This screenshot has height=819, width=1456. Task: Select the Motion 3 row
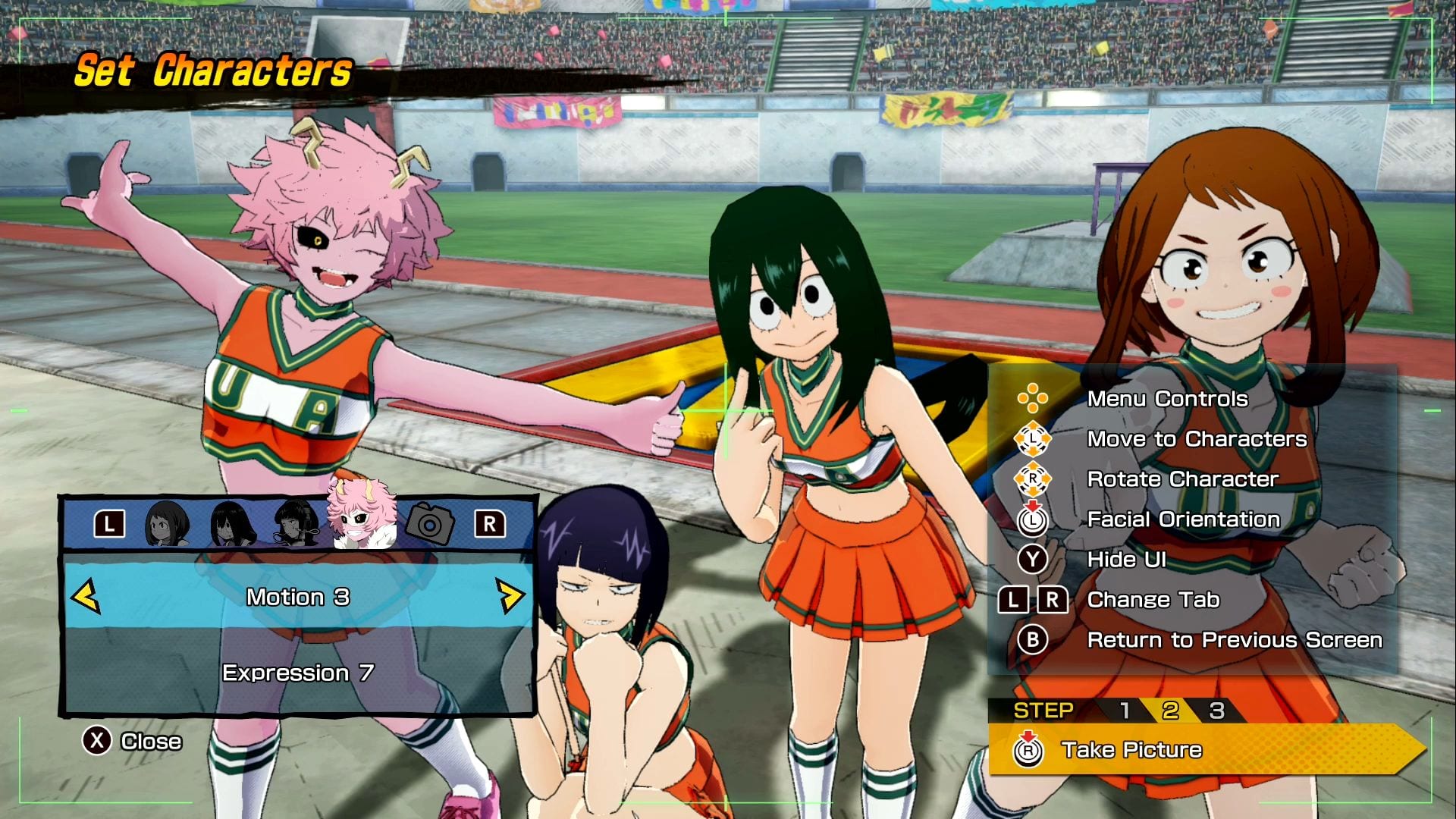(x=298, y=598)
